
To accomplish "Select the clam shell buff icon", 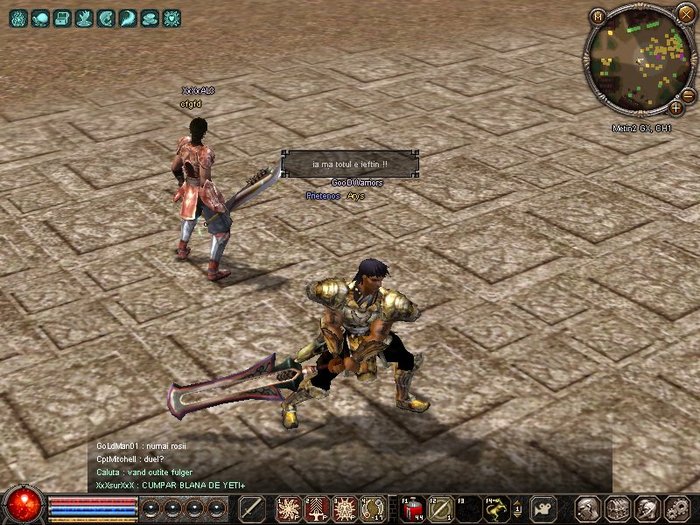I will tap(149, 18).
